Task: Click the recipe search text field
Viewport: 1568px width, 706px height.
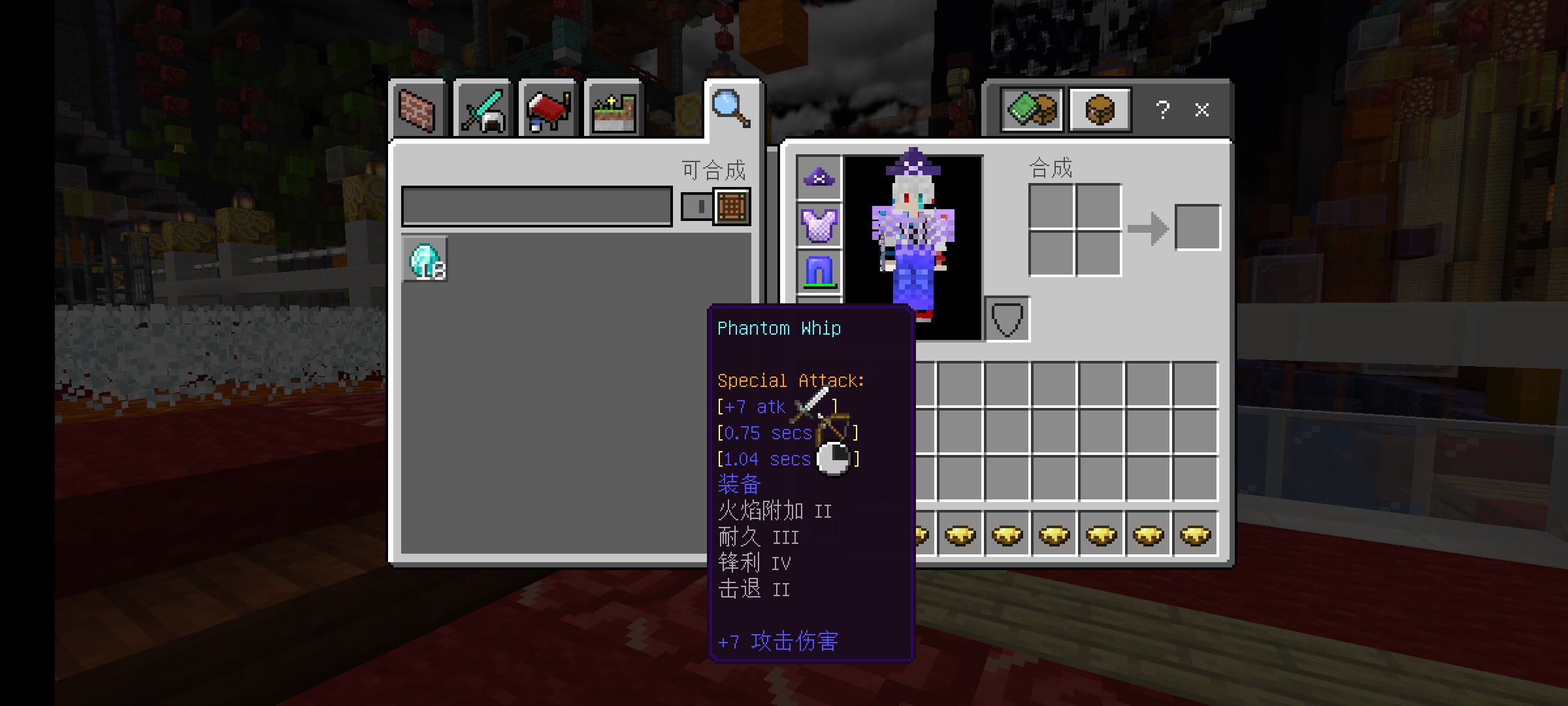Action: tap(536, 207)
